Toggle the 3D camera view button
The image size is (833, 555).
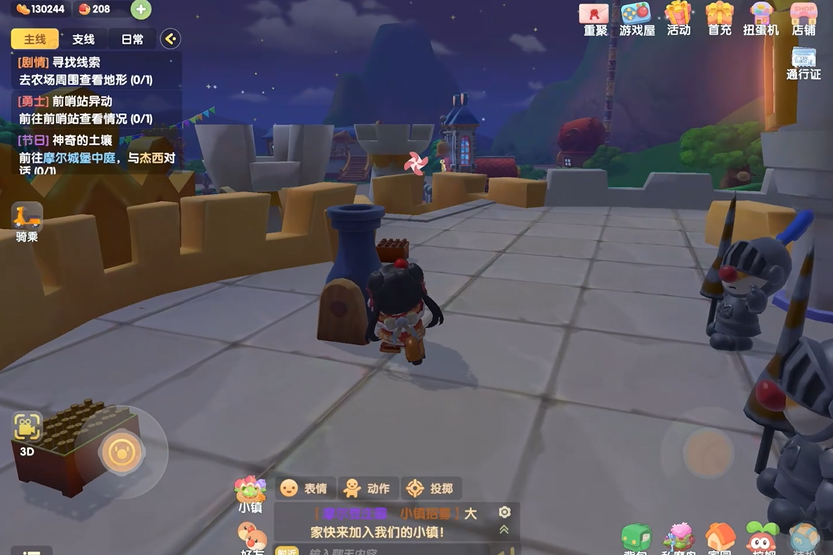(27, 431)
